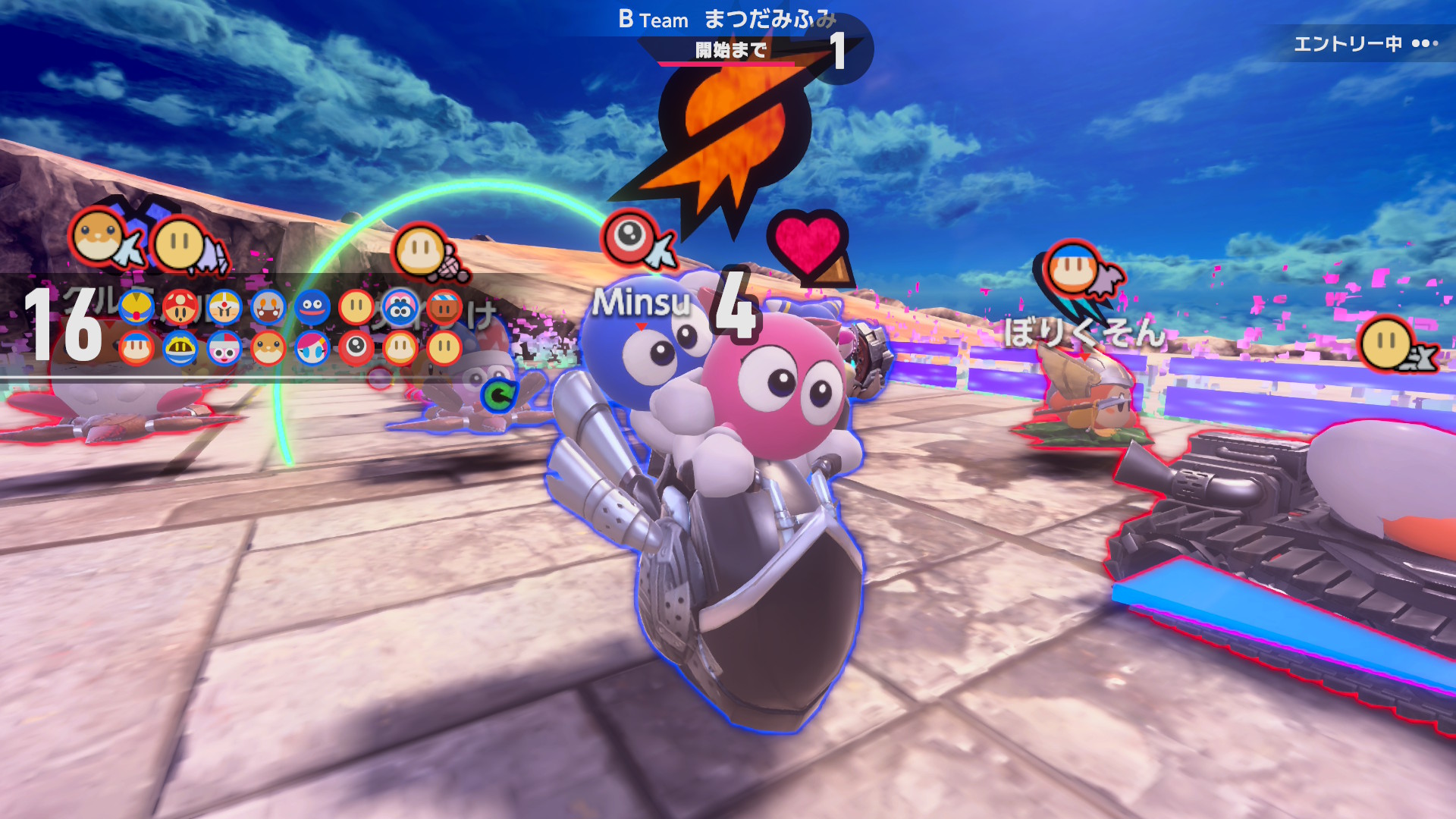Screen dimensions: 1456x819
Task: Select King Dedede in the player roster
Action: coord(137,307)
